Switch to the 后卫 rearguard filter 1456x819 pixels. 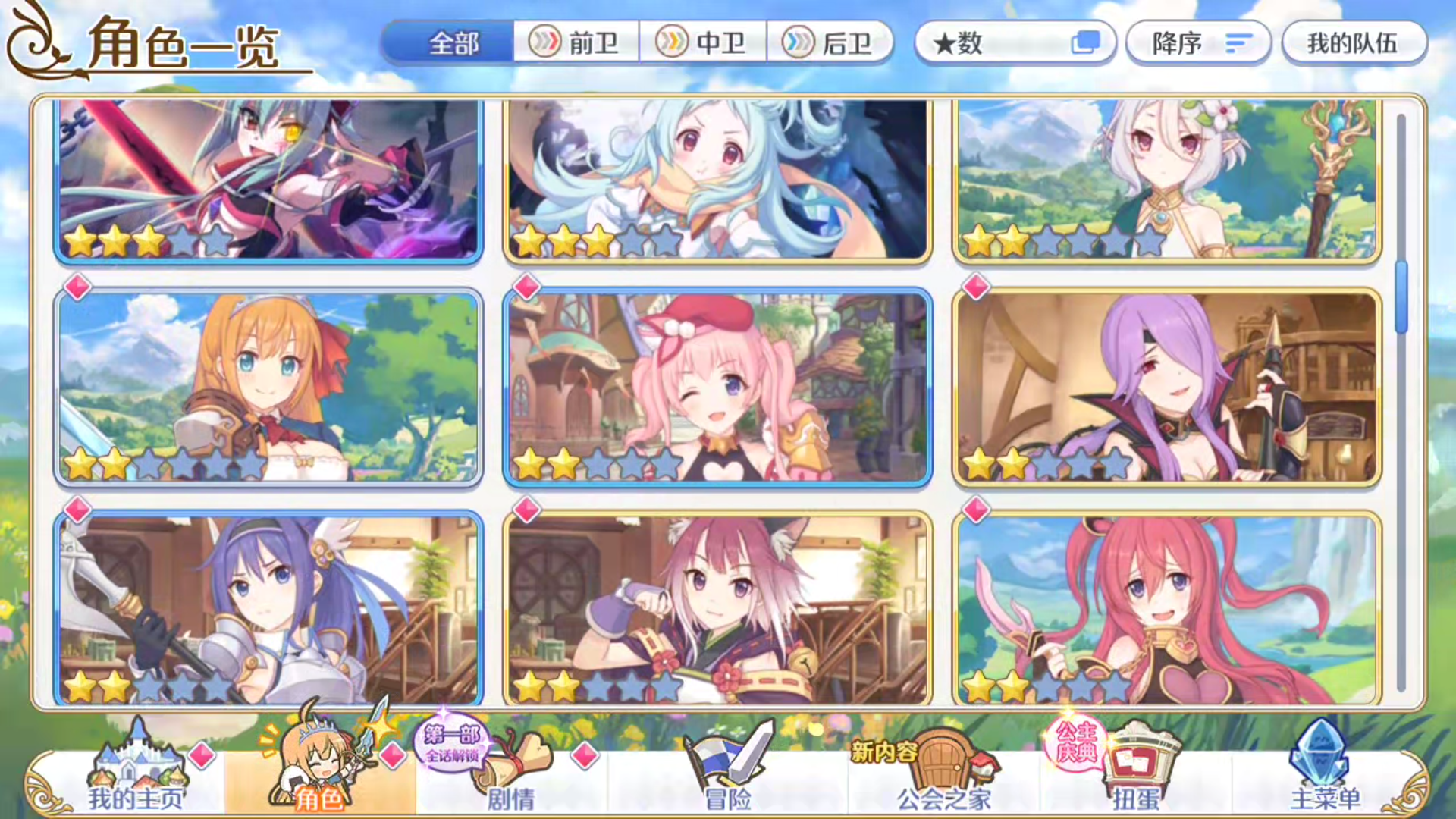(832, 43)
